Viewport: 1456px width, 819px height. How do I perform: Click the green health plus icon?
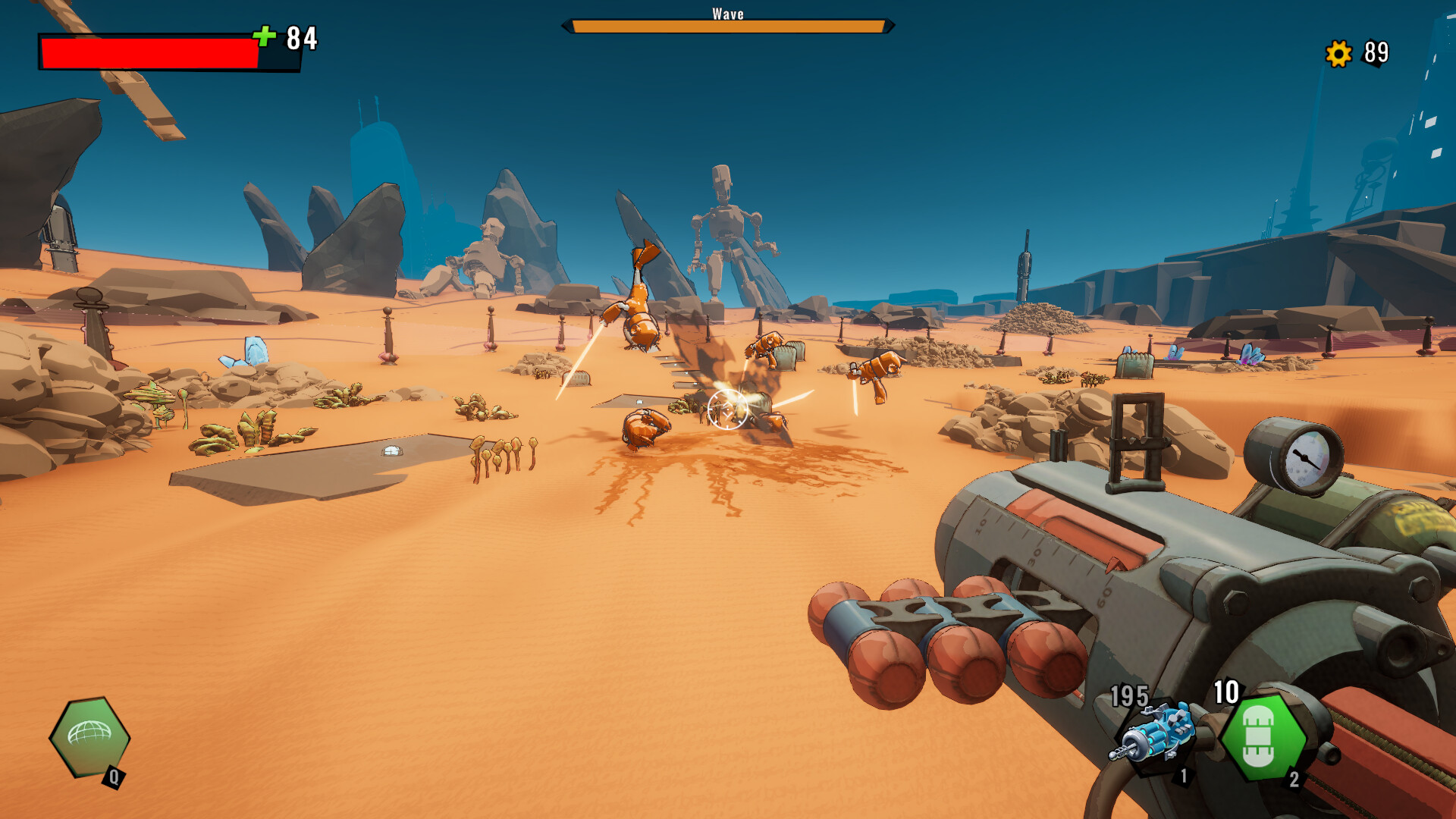(265, 34)
